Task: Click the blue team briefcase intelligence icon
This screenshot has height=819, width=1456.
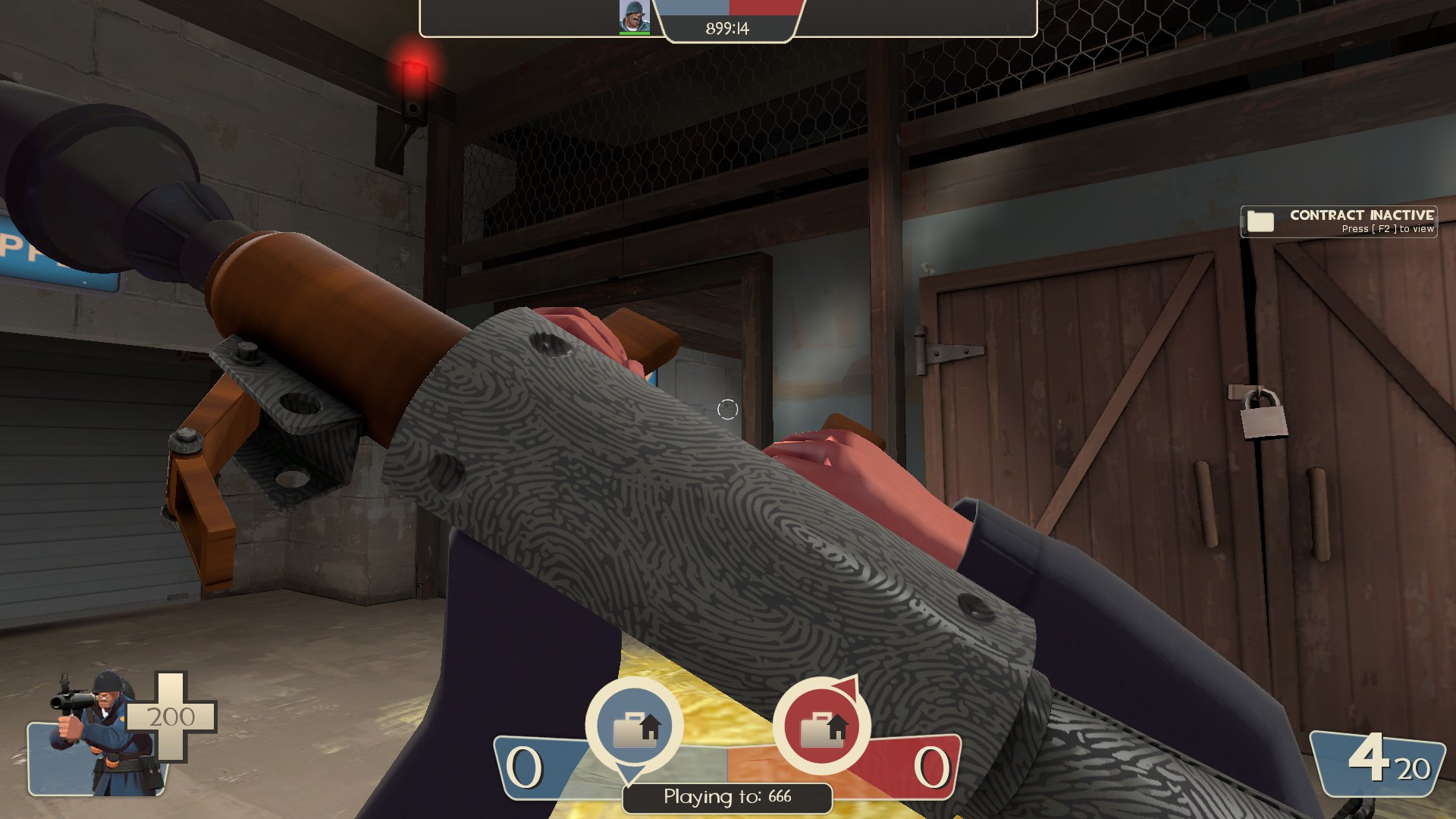Action: pyautogui.click(x=634, y=726)
